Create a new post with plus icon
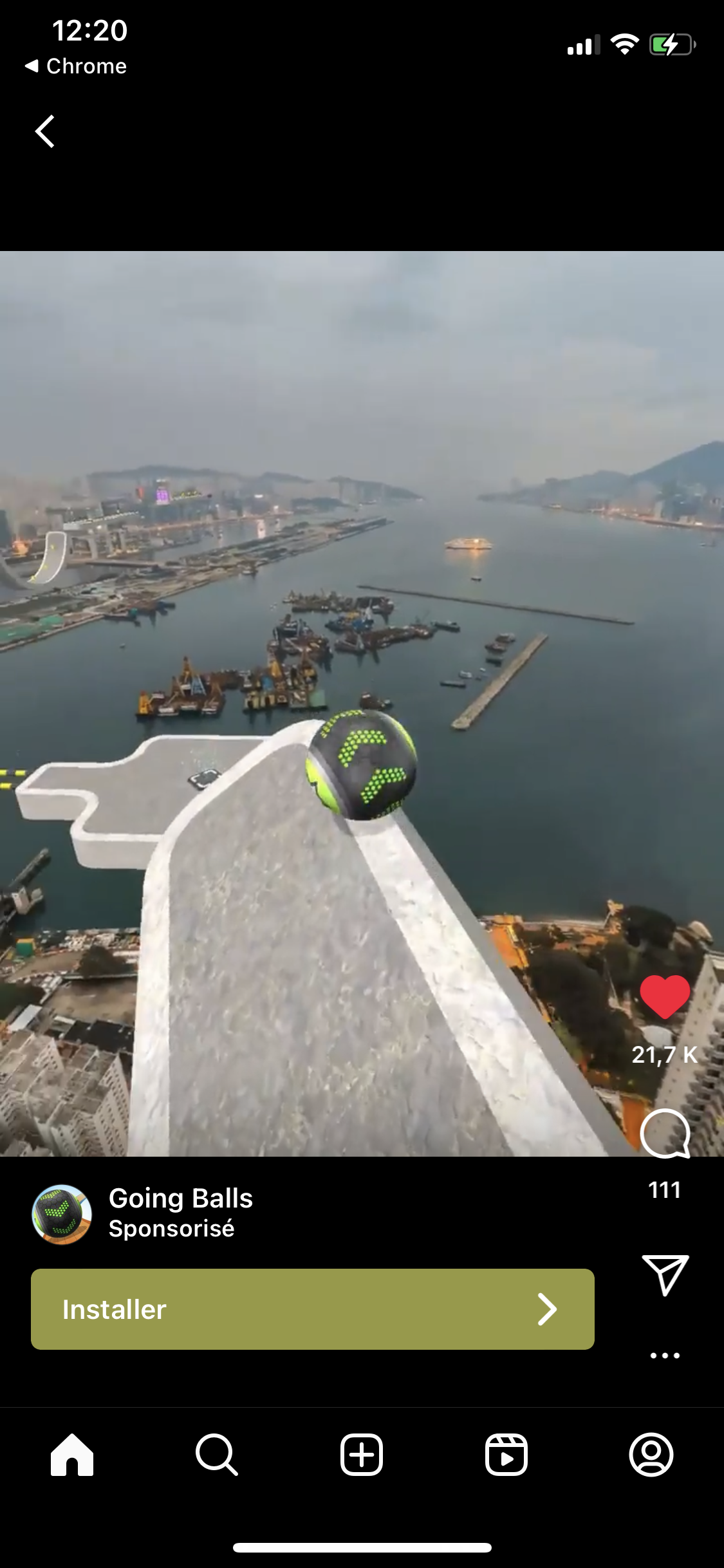Viewport: 724px width, 1568px height. pos(362,1454)
